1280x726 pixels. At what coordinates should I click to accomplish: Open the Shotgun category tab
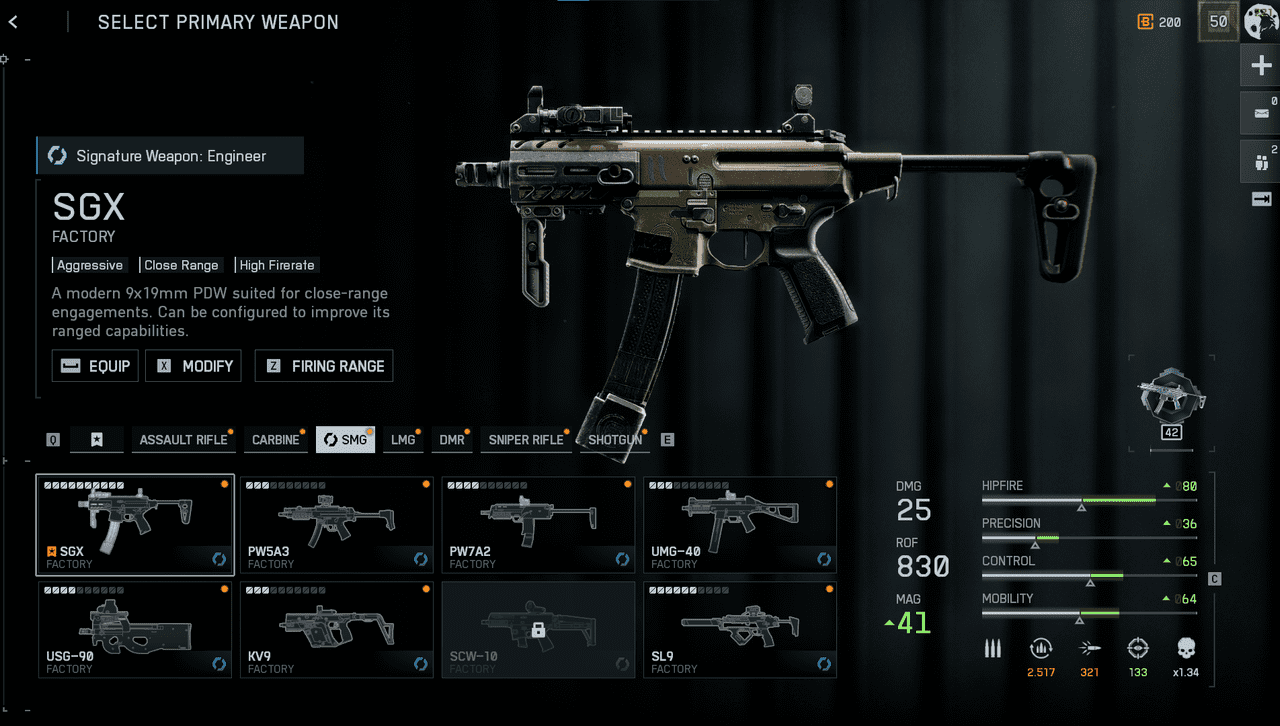pos(614,440)
